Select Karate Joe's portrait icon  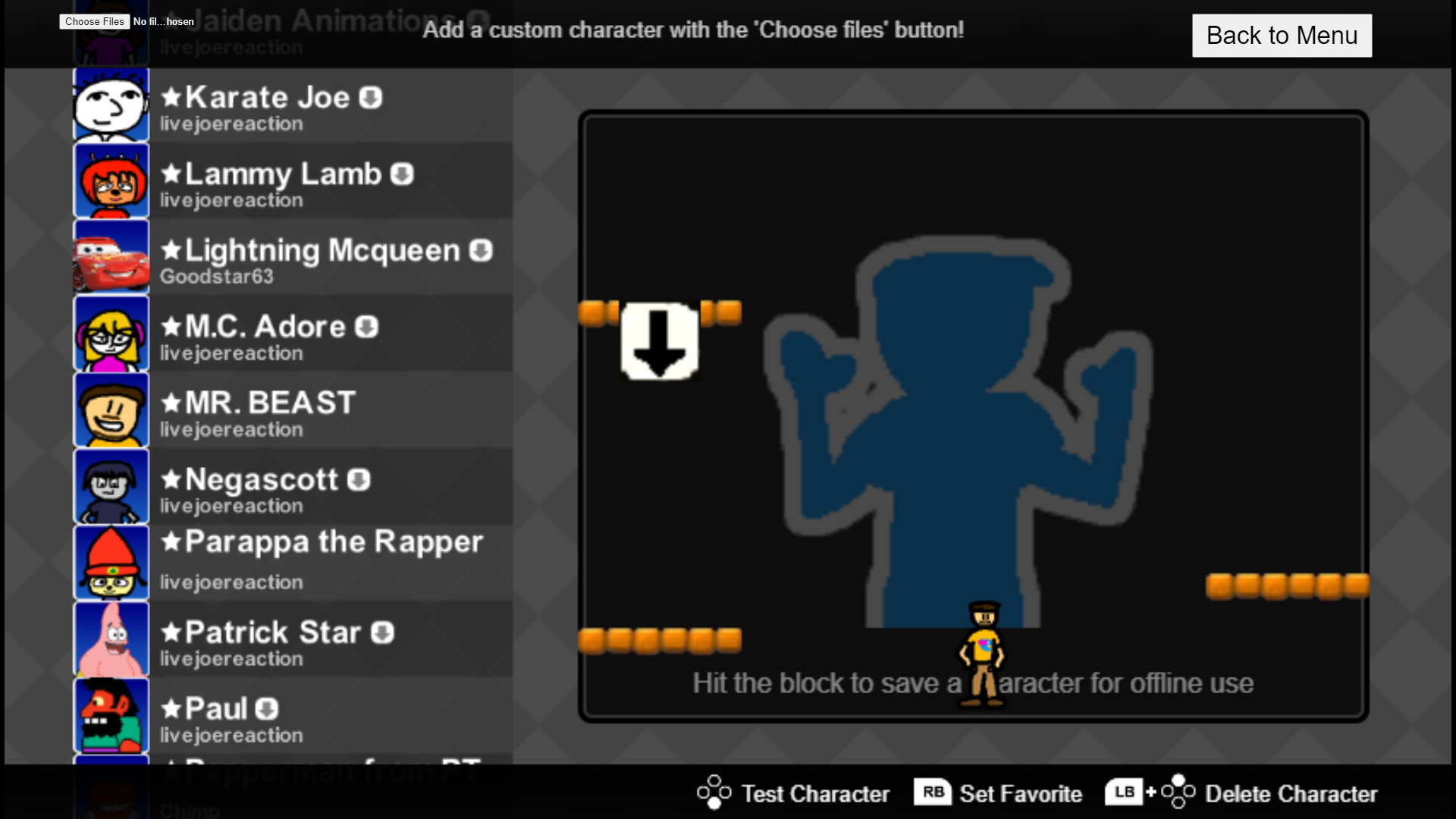(111, 105)
